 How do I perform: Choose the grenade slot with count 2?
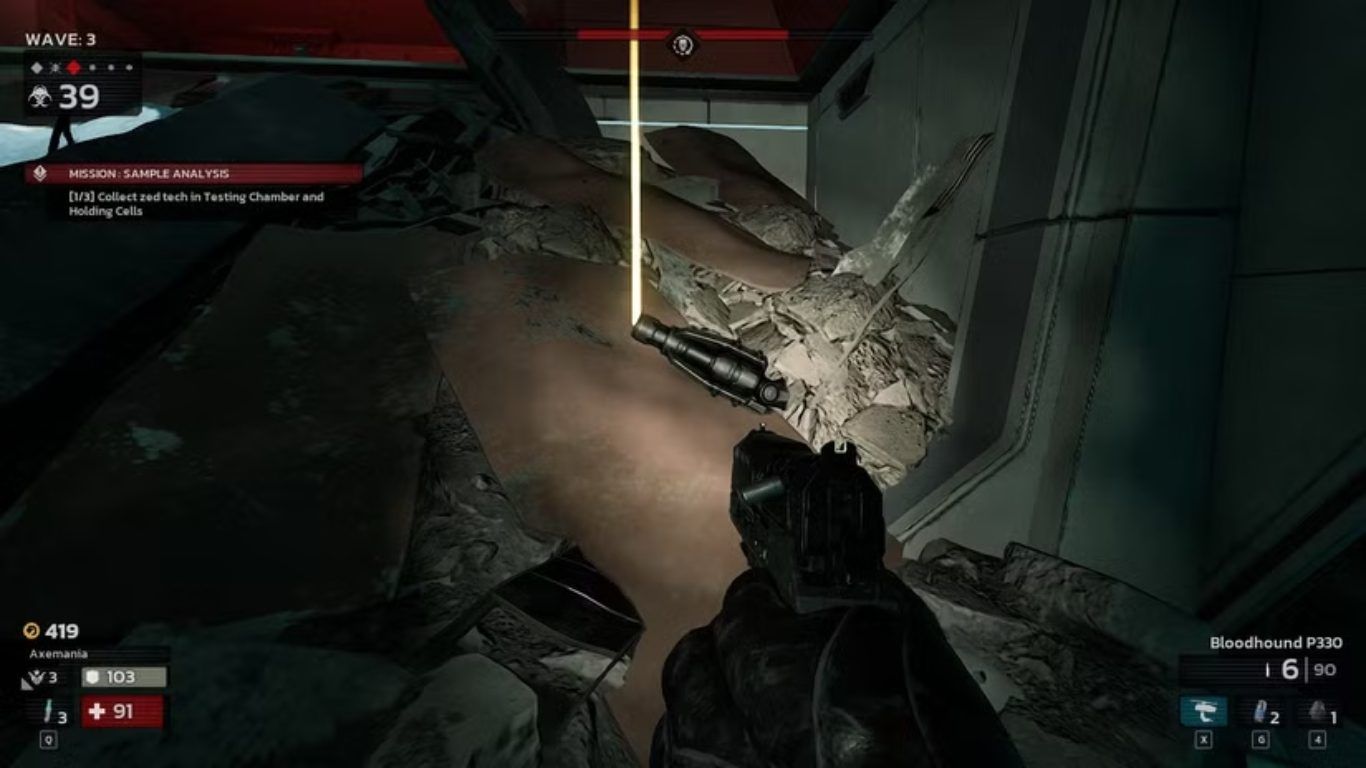pyautogui.click(x=1261, y=713)
